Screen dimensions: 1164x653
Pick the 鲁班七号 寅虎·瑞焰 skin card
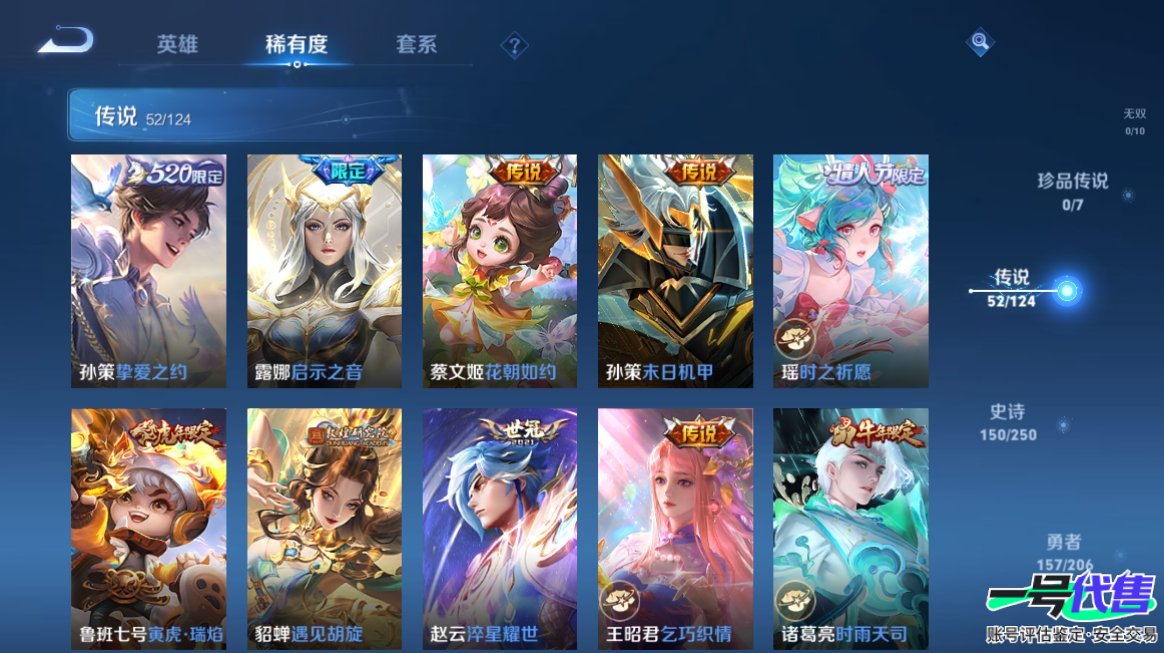pos(149,528)
